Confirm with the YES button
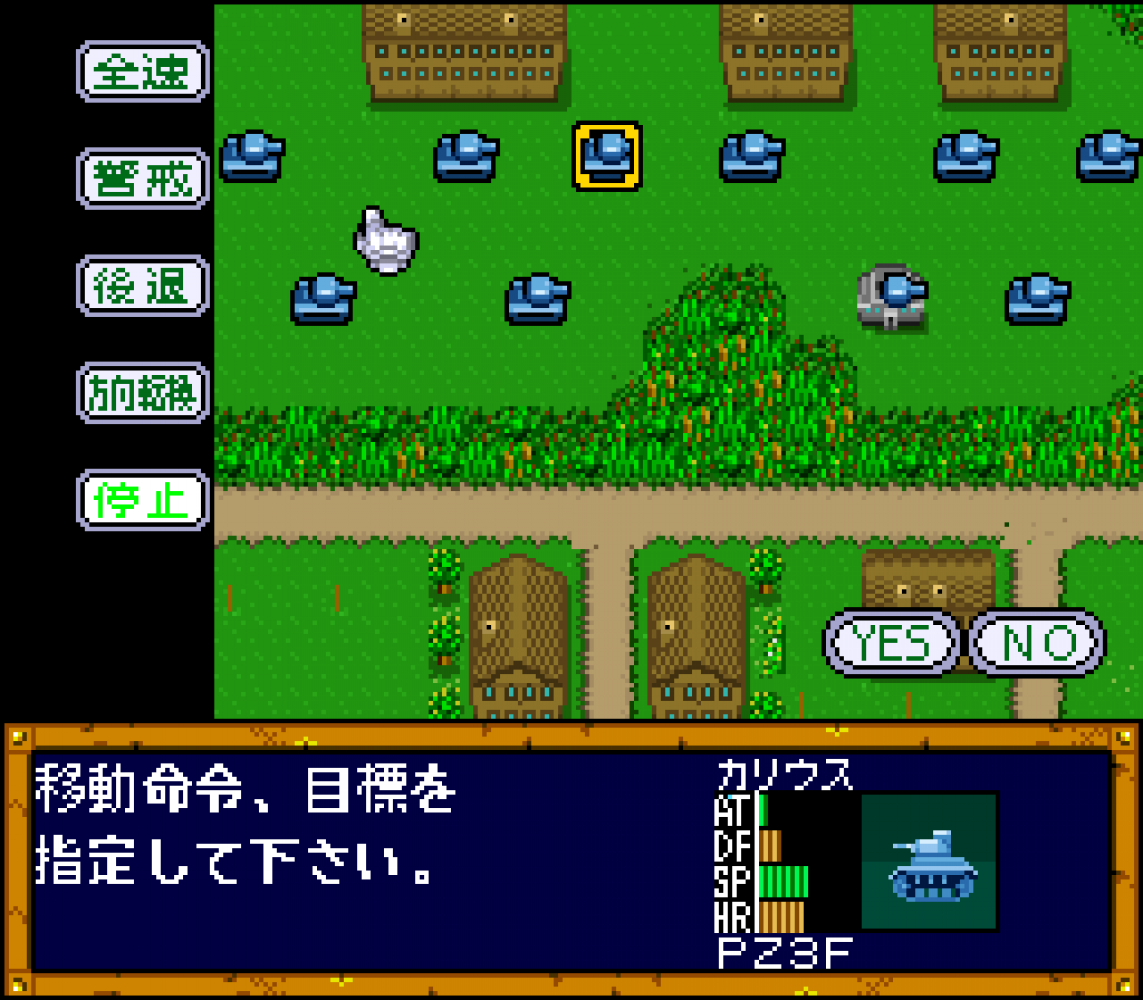Image resolution: width=1143 pixels, height=1000 pixels. click(892, 643)
